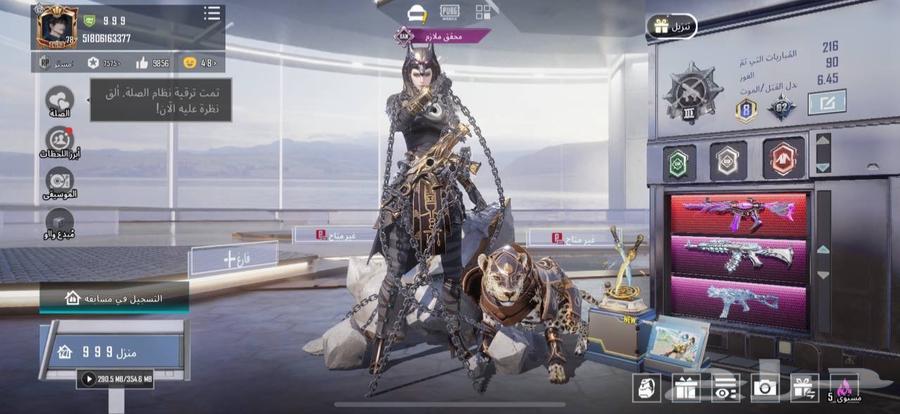
Task: Open the Connection heart icon
Action: (x=59, y=100)
